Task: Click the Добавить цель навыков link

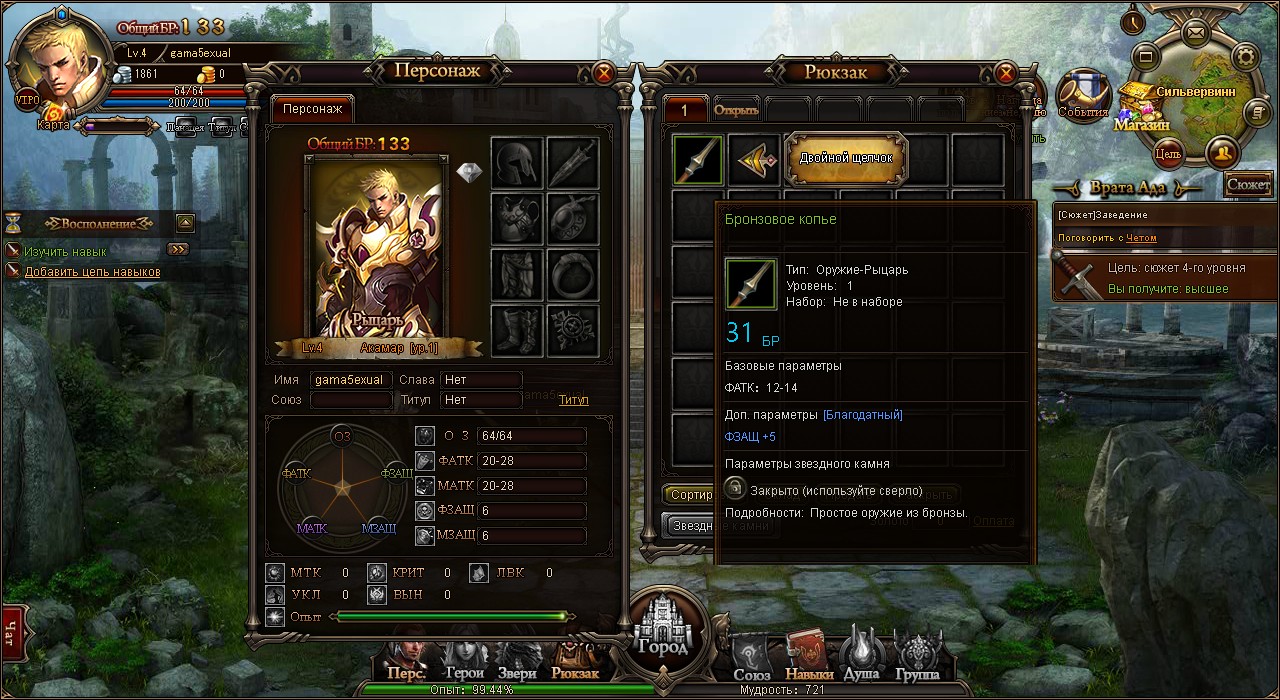Action: (x=92, y=272)
